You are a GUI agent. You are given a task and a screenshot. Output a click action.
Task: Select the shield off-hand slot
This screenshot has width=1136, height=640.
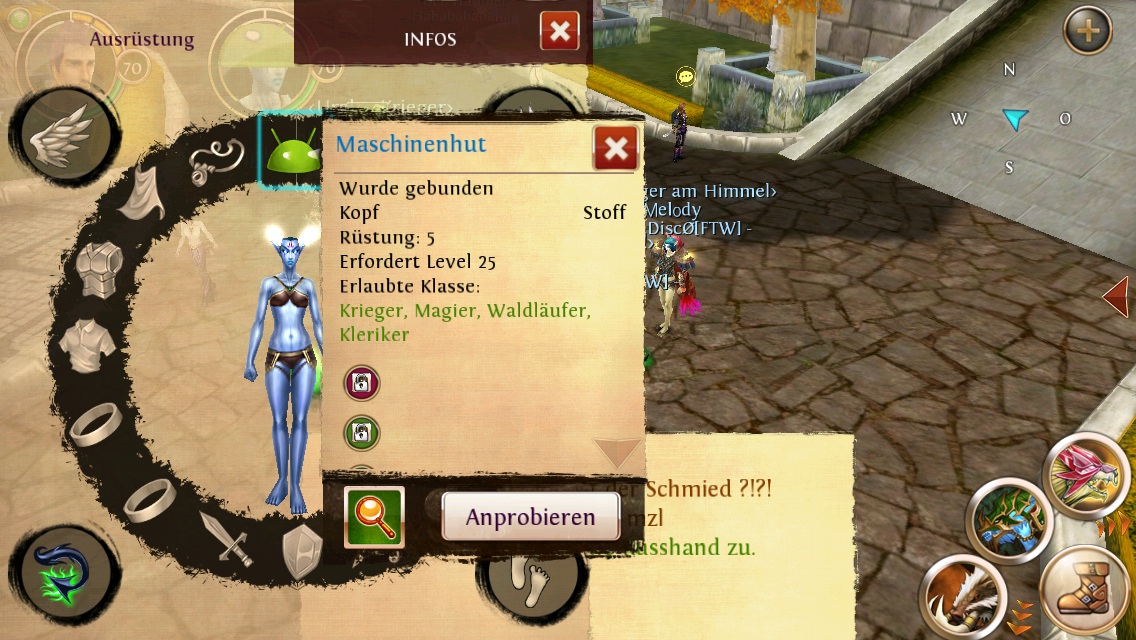pyautogui.click(x=302, y=551)
